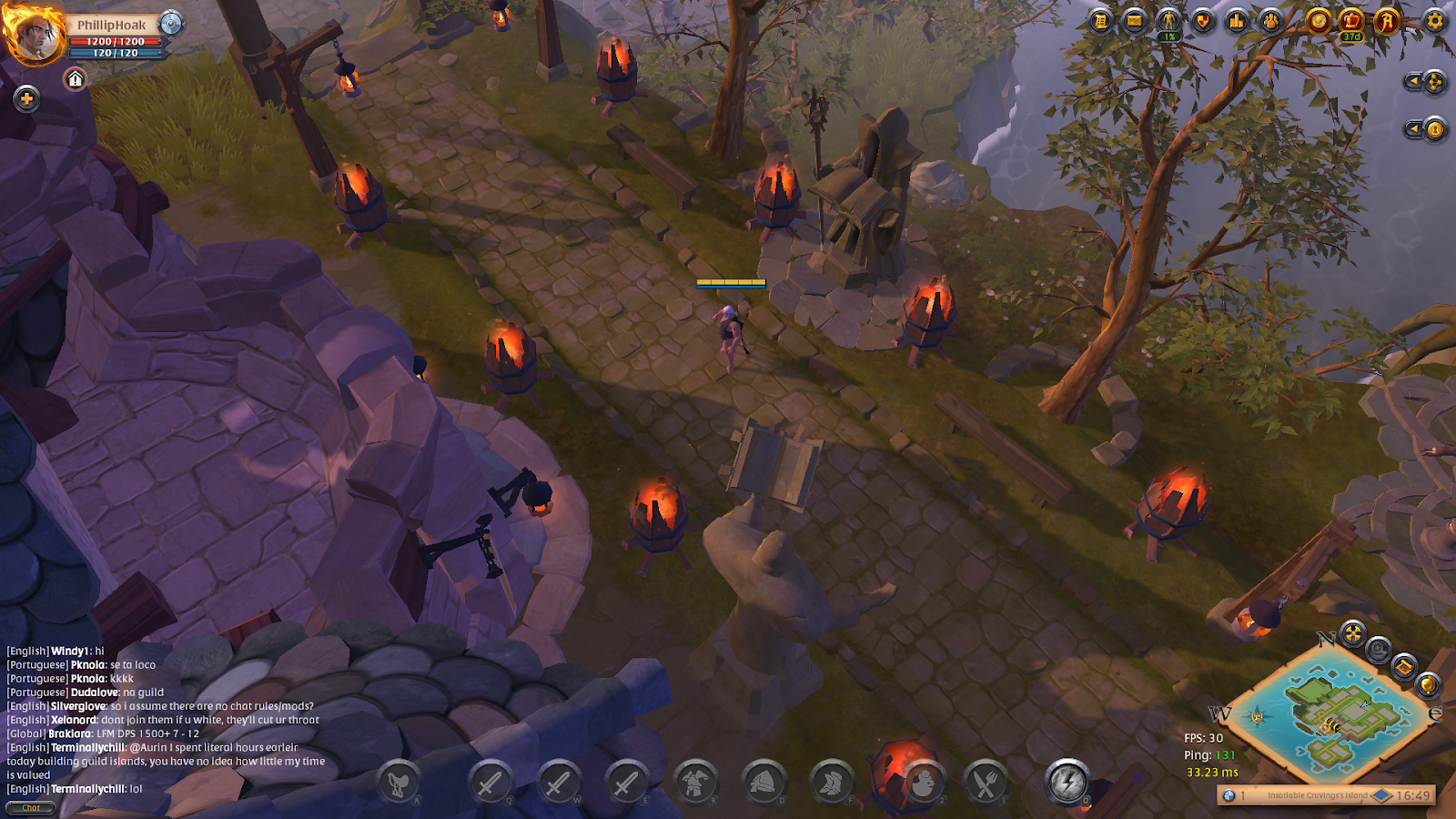Select the potion hotbar slot
The image size is (1456, 819).
tap(922, 782)
